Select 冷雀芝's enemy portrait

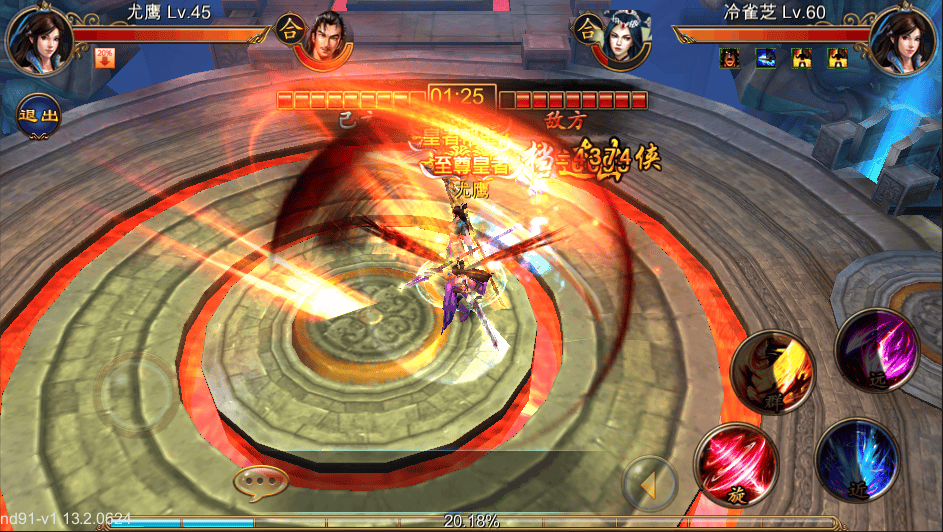coord(903,41)
